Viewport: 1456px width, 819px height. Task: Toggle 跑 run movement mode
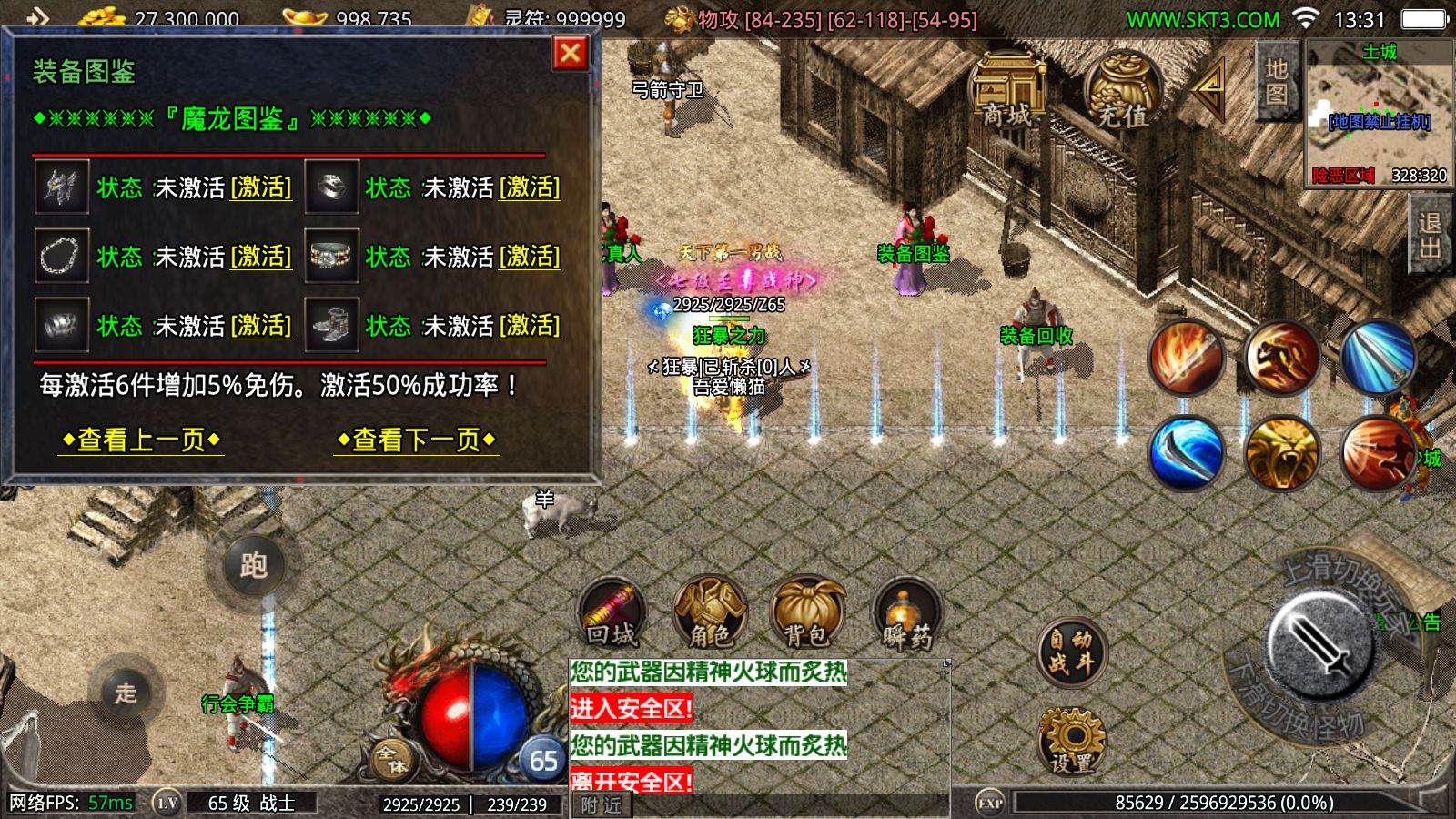click(x=256, y=565)
